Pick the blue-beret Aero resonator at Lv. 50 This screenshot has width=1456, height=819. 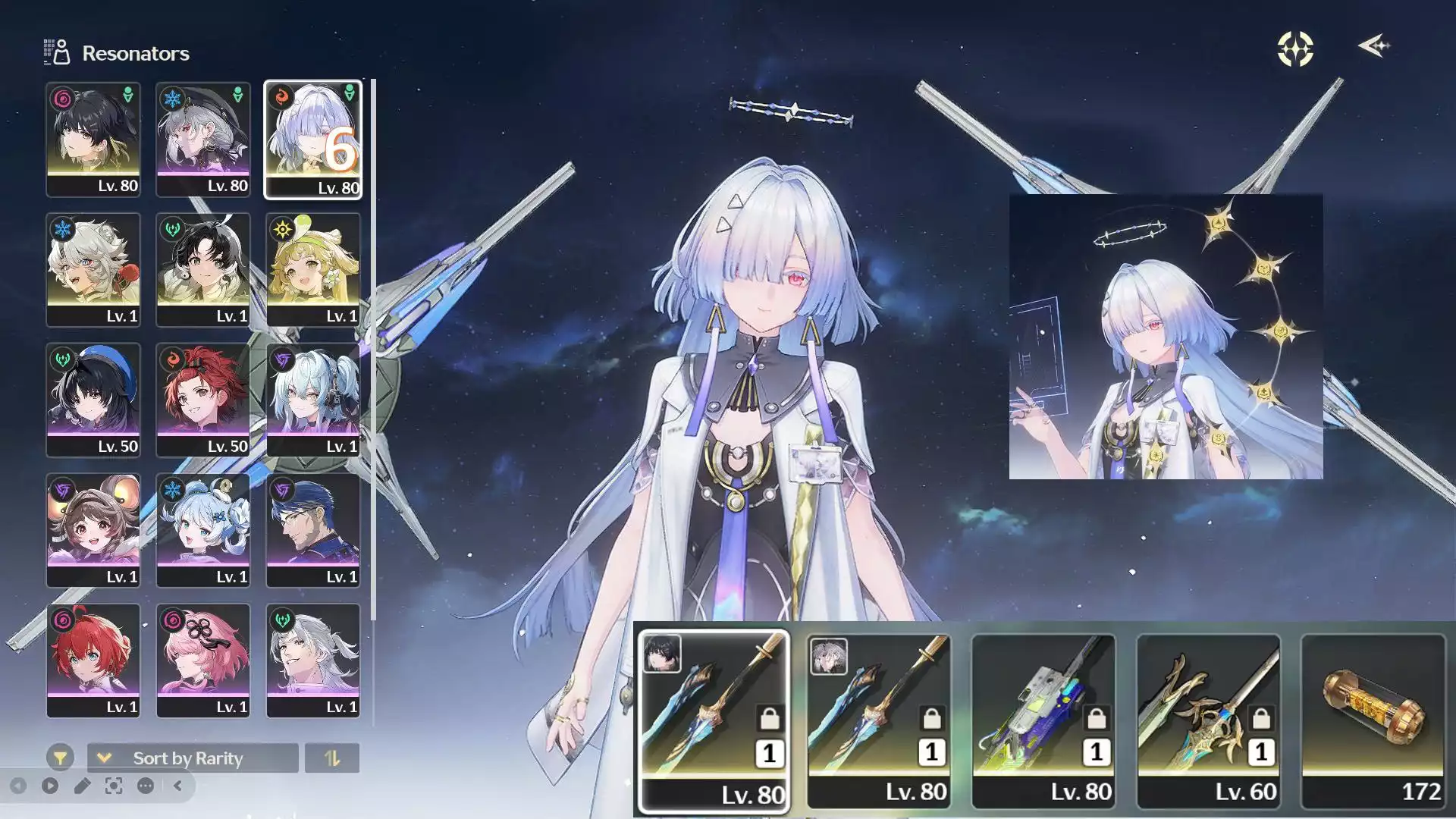coord(93,400)
